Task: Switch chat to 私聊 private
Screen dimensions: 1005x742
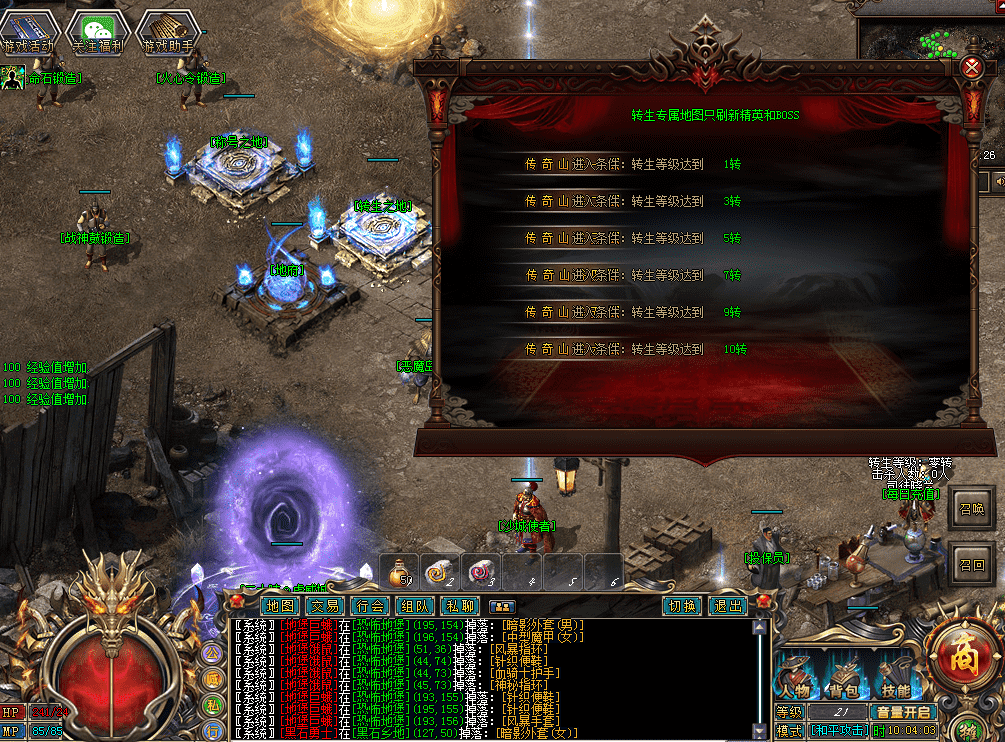Action: coord(460,606)
